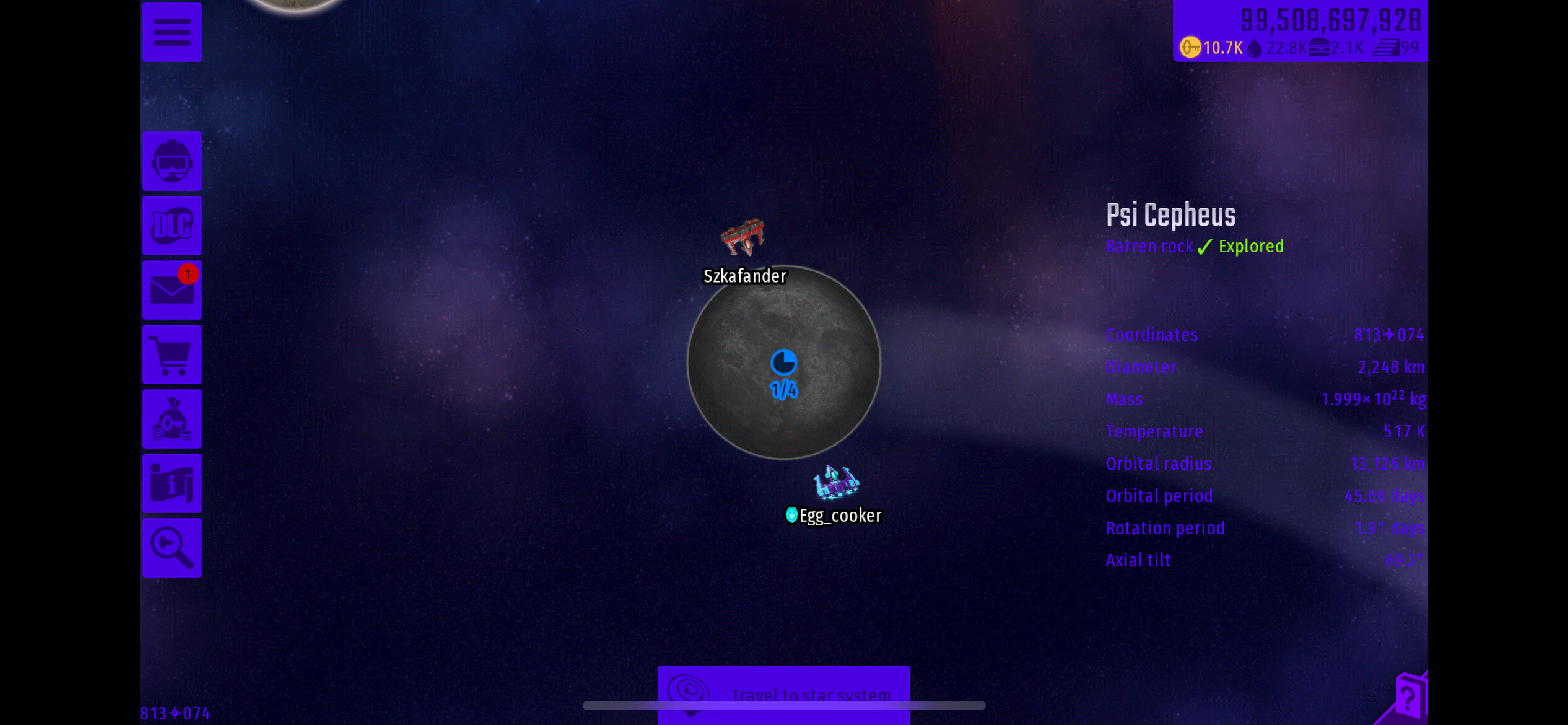Open the map info guide icon

coord(172,483)
